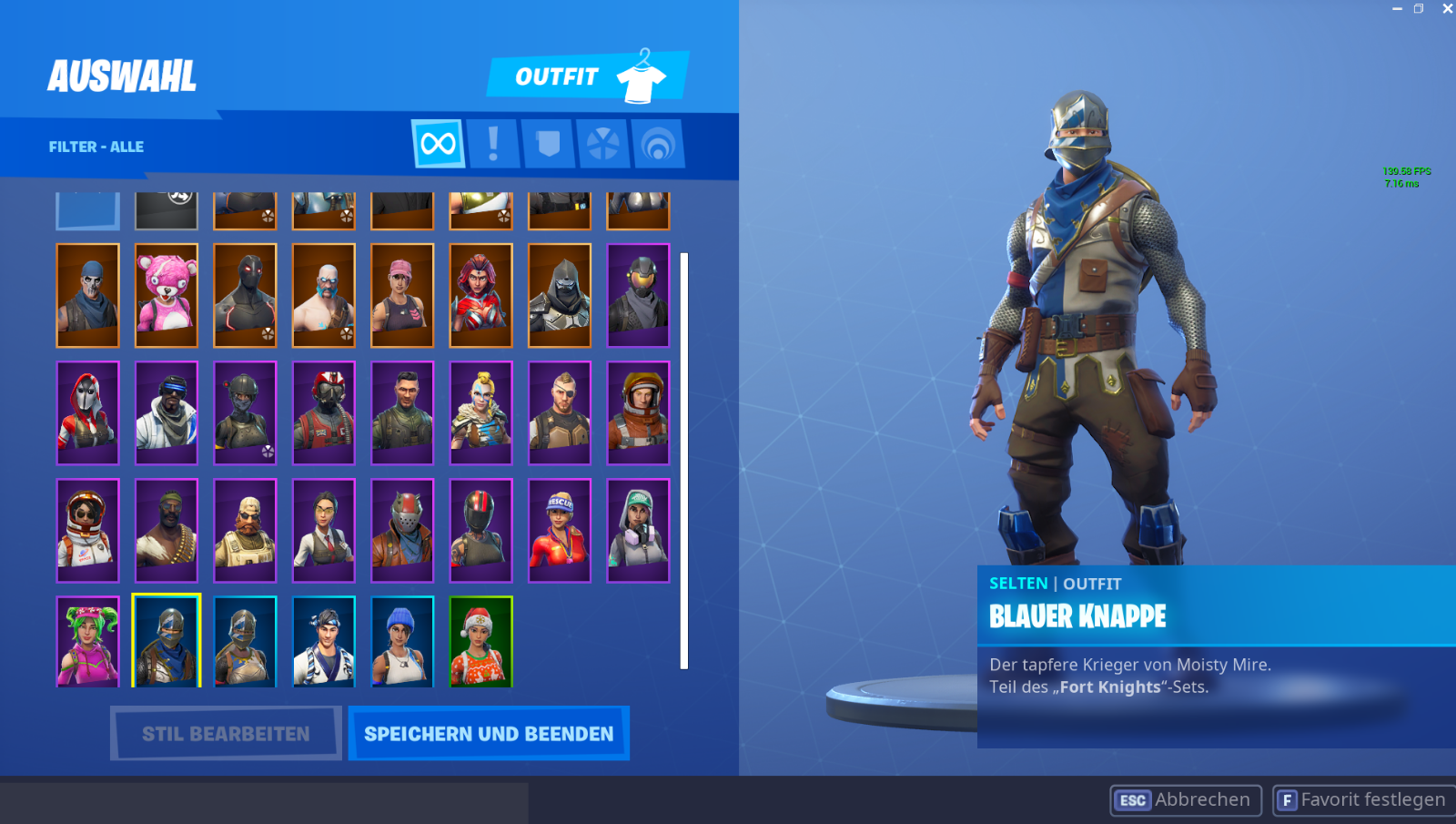Image resolution: width=1456 pixels, height=824 pixels.
Task: Switch to the OUTFIT tab
Action: tap(559, 76)
